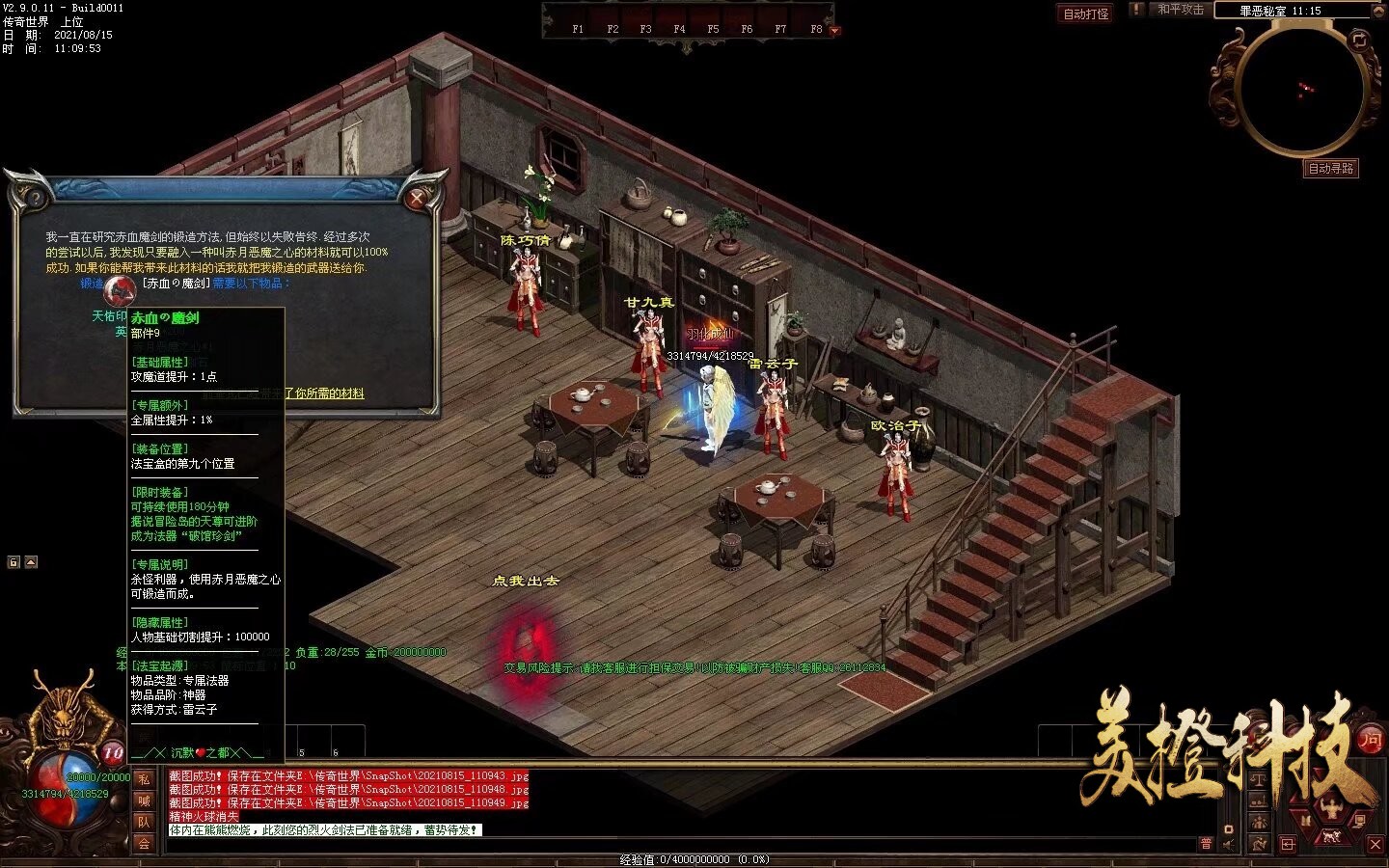This screenshot has width=1389, height=868.
Task: Open the dropdown next to 罪恶秘室 map name
Action: [x=1378, y=11]
